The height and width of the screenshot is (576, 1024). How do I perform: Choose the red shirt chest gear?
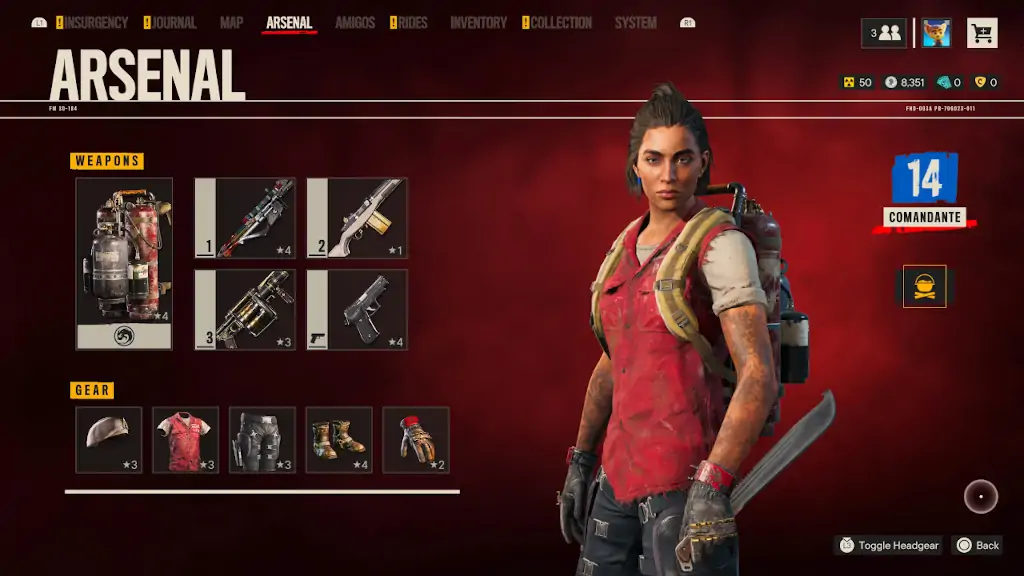[185, 439]
